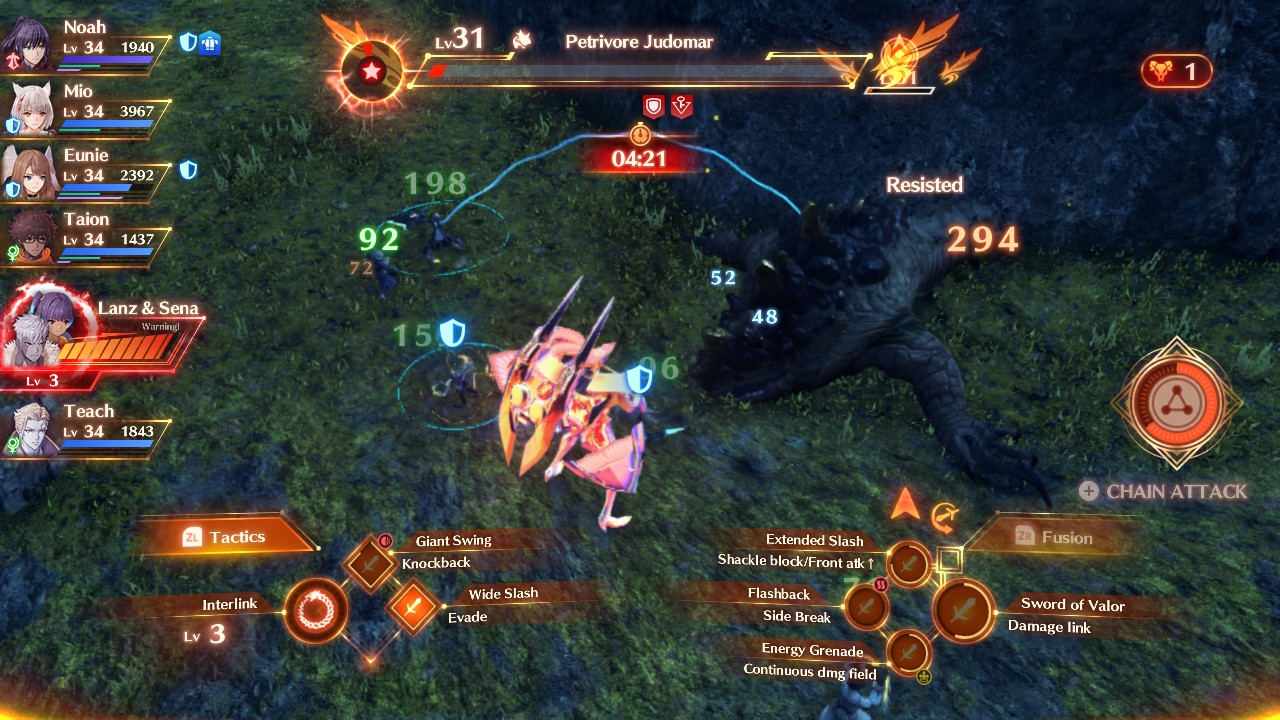Viewport: 1280px width, 720px height.
Task: Trigger the Extended Slash art icon
Action: pyautogui.click(x=908, y=564)
